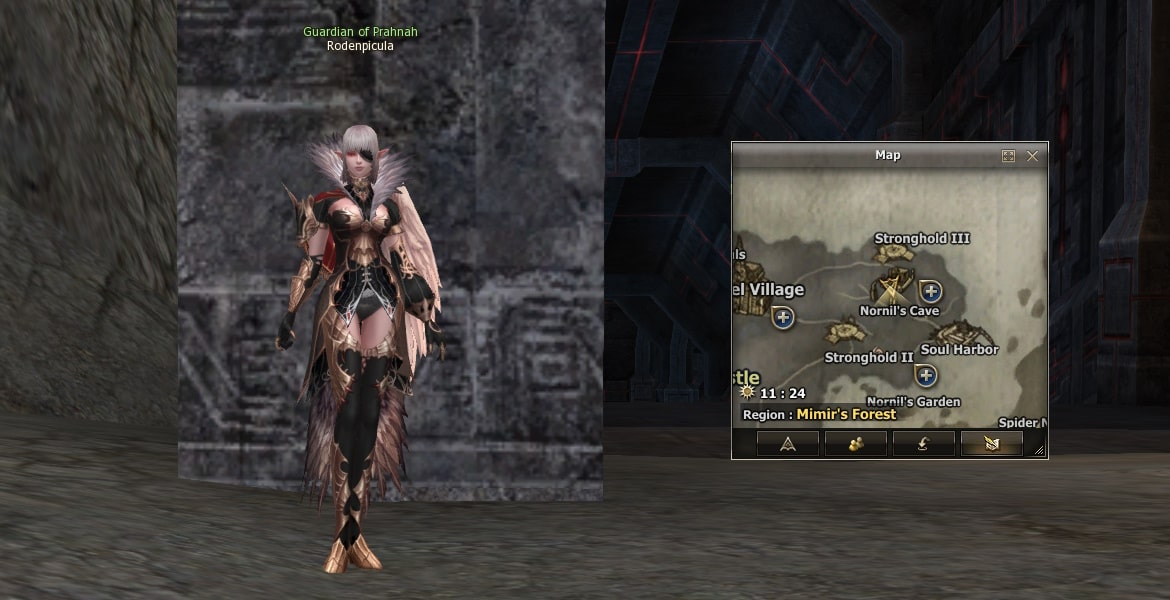Close the Map window

tap(1032, 156)
